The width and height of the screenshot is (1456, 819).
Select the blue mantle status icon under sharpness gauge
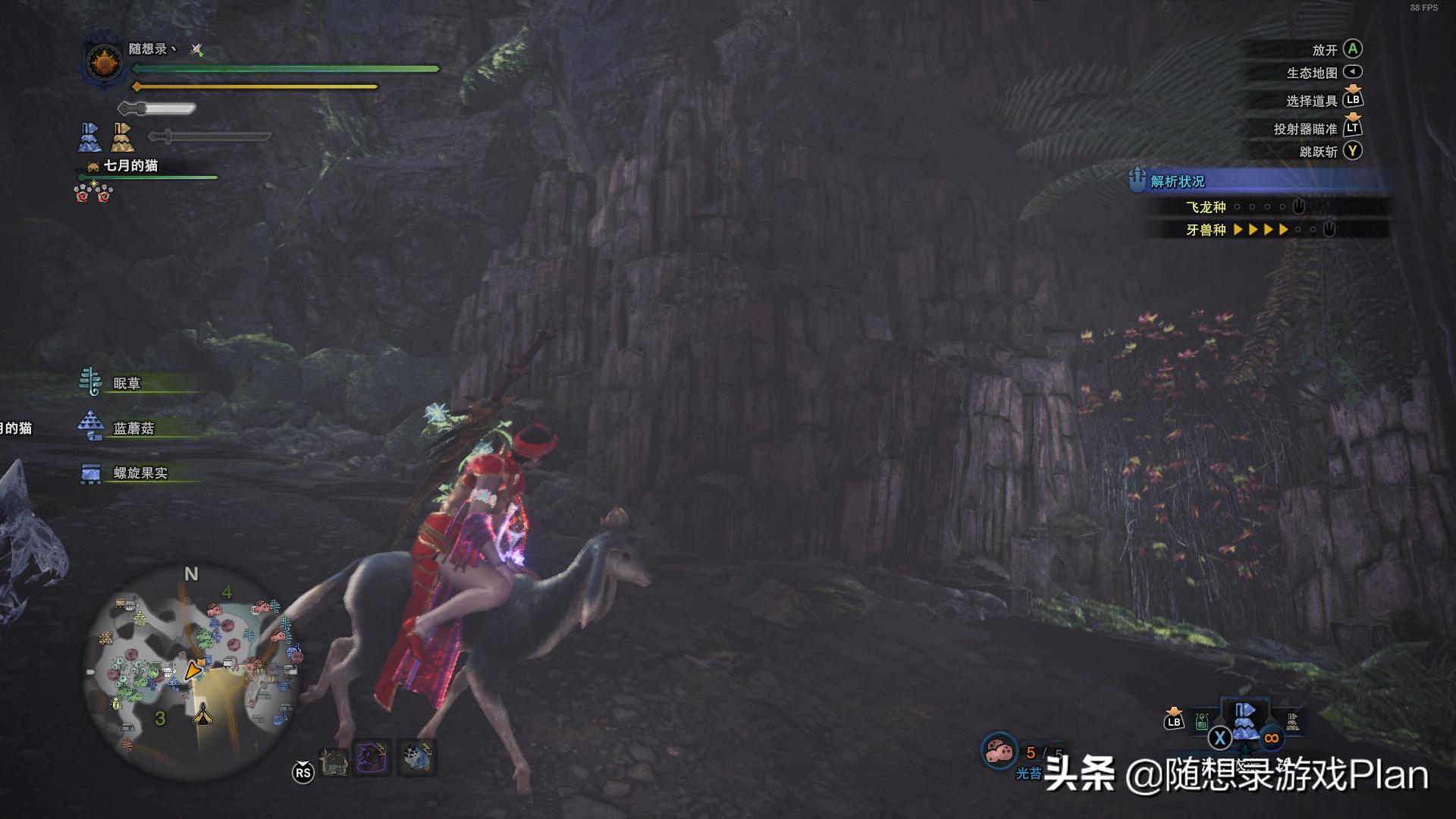click(89, 137)
